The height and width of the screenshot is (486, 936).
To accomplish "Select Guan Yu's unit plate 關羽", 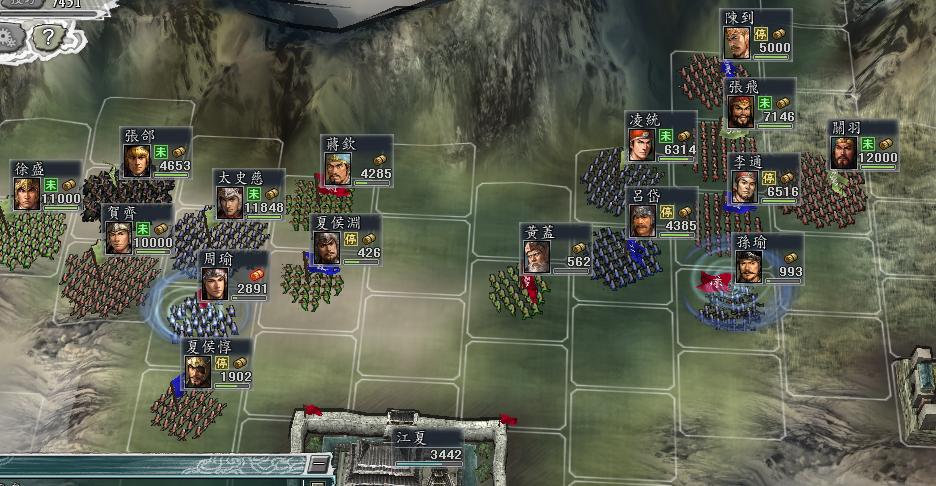I will 863,147.
